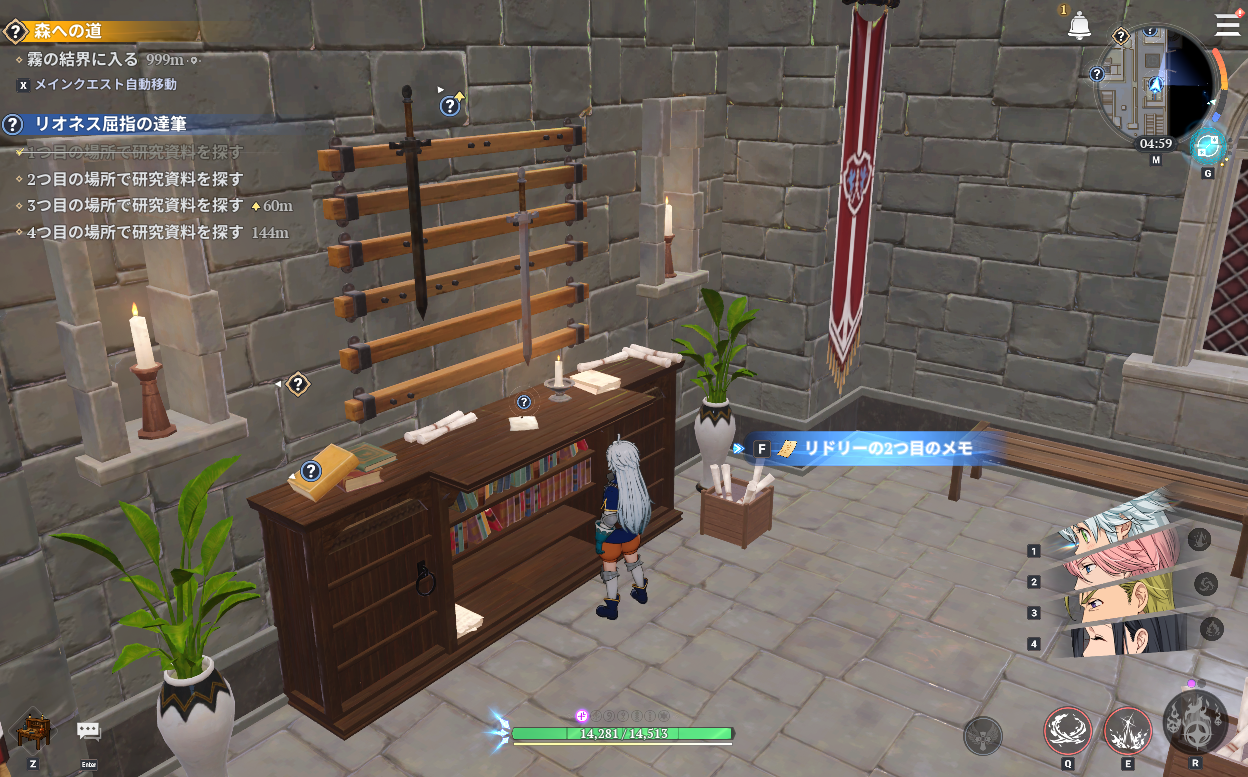This screenshot has height=777, width=1248.
Task: Open the circular minimap
Action: point(1155,84)
